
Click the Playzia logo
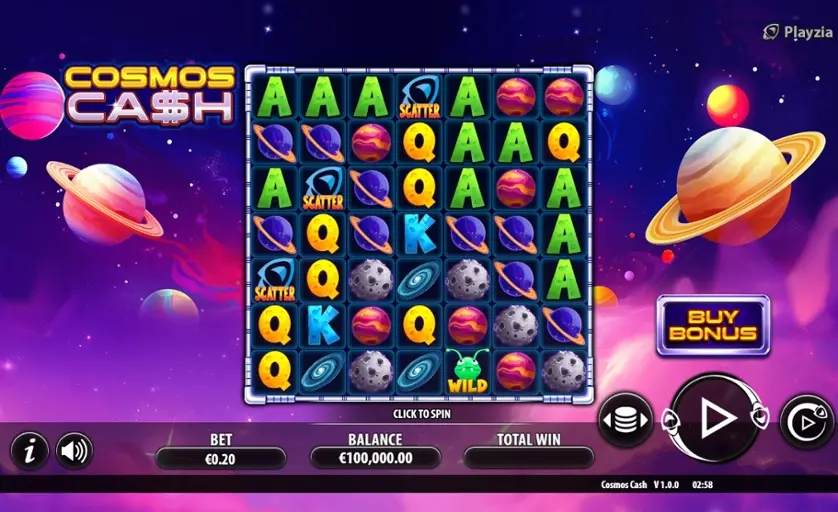[796, 32]
